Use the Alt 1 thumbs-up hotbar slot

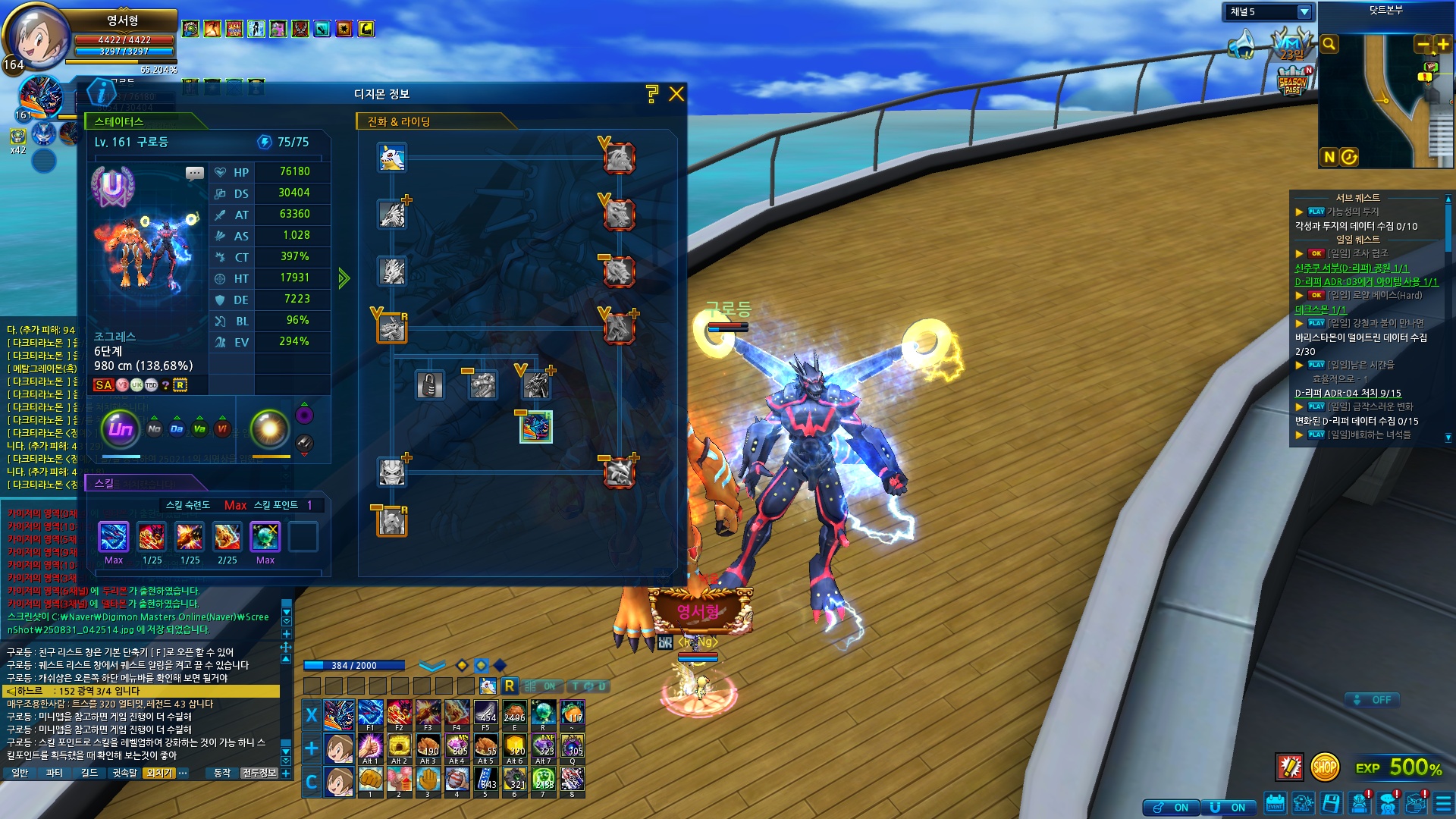pos(370,746)
